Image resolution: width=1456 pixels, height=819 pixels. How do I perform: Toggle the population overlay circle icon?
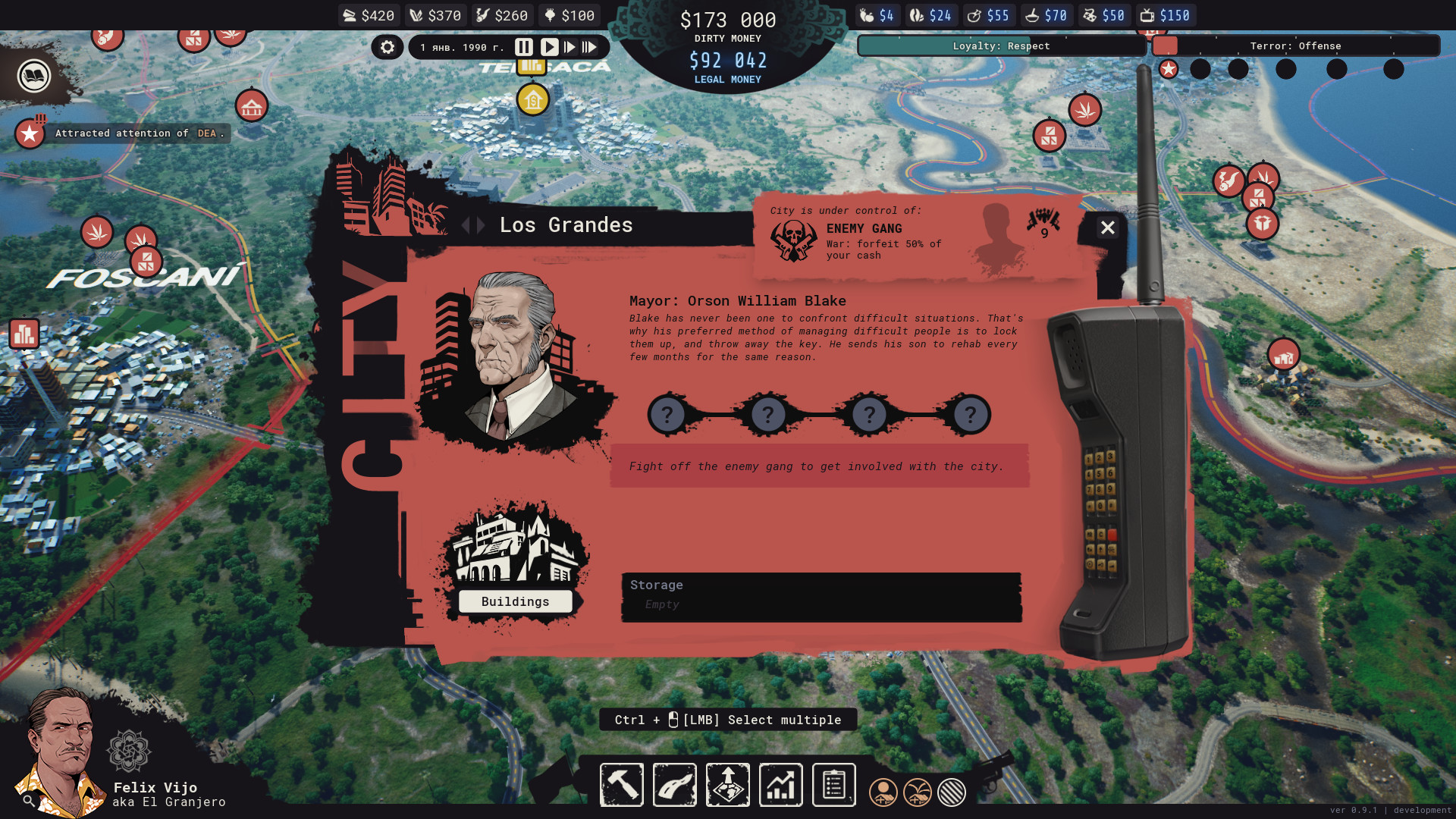pyautogui.click(x=883, y=792)
